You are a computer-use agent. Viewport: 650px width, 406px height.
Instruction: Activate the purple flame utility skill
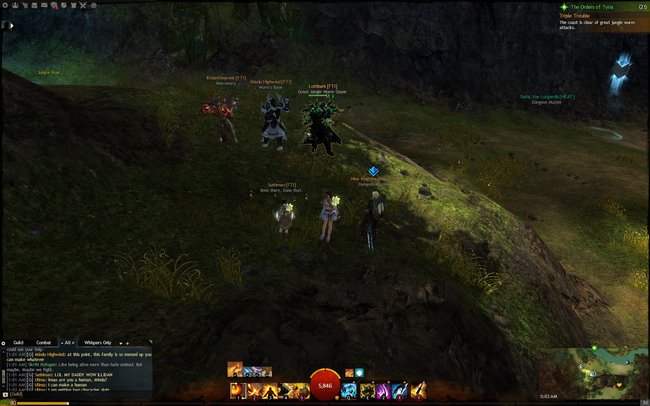click(381, 389)
